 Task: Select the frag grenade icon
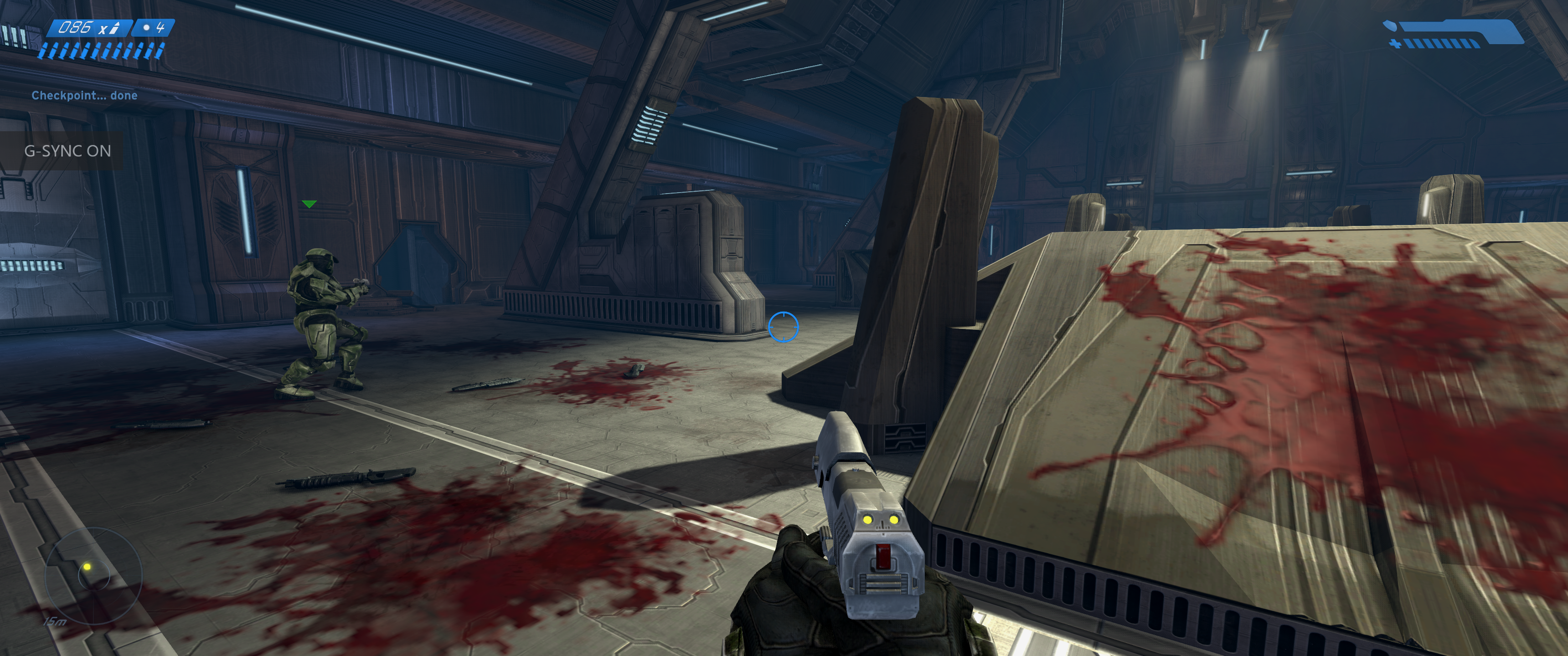coord(146,27)
